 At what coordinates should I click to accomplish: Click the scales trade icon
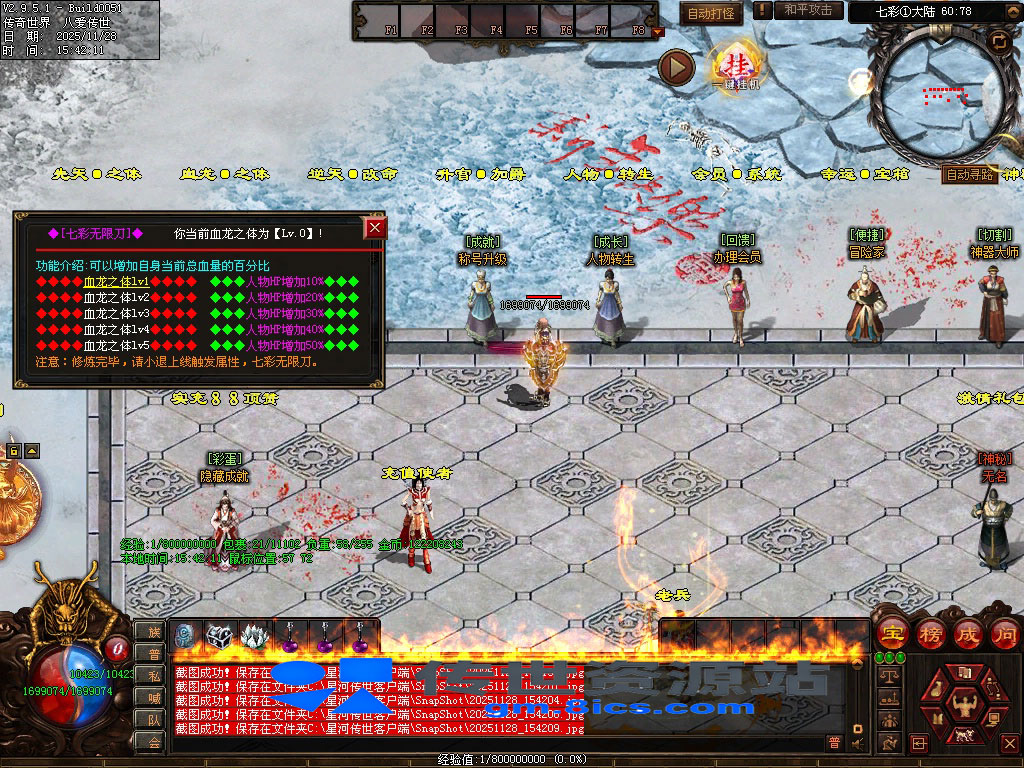click(888, 676)
